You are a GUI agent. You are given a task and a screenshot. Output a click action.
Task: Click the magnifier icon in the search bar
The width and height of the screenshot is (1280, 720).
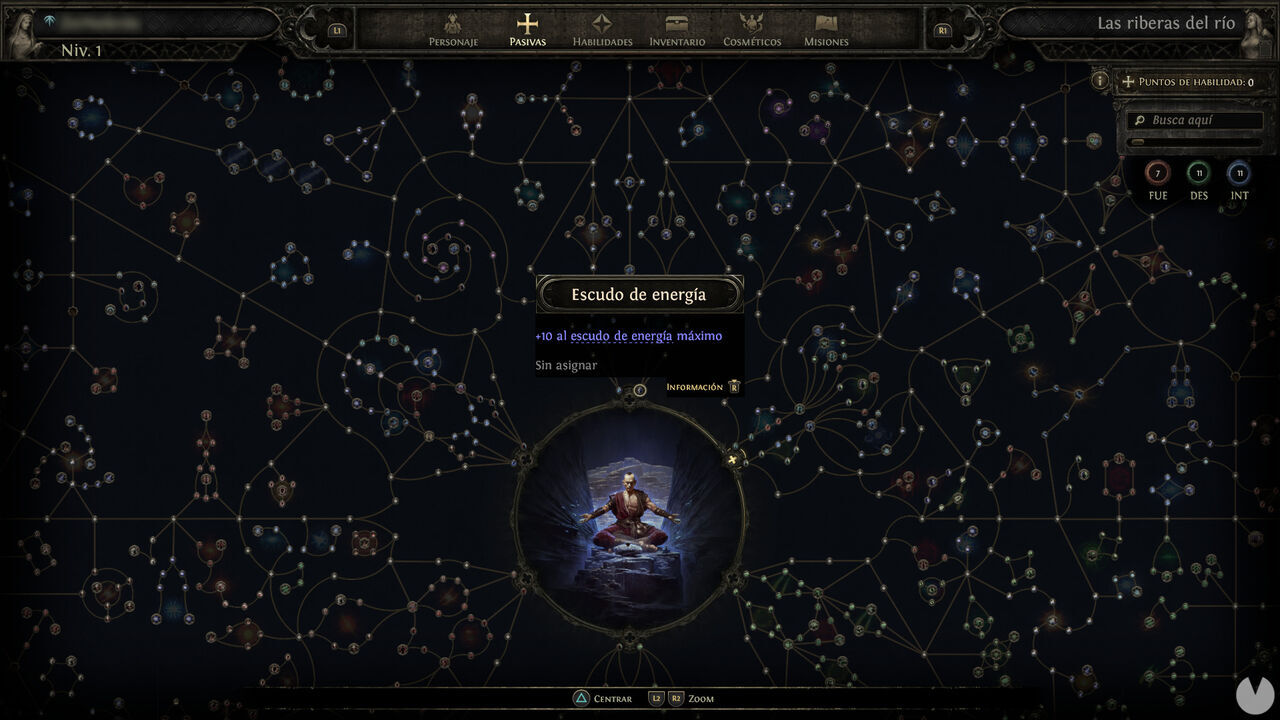(x=1141, y=120)
